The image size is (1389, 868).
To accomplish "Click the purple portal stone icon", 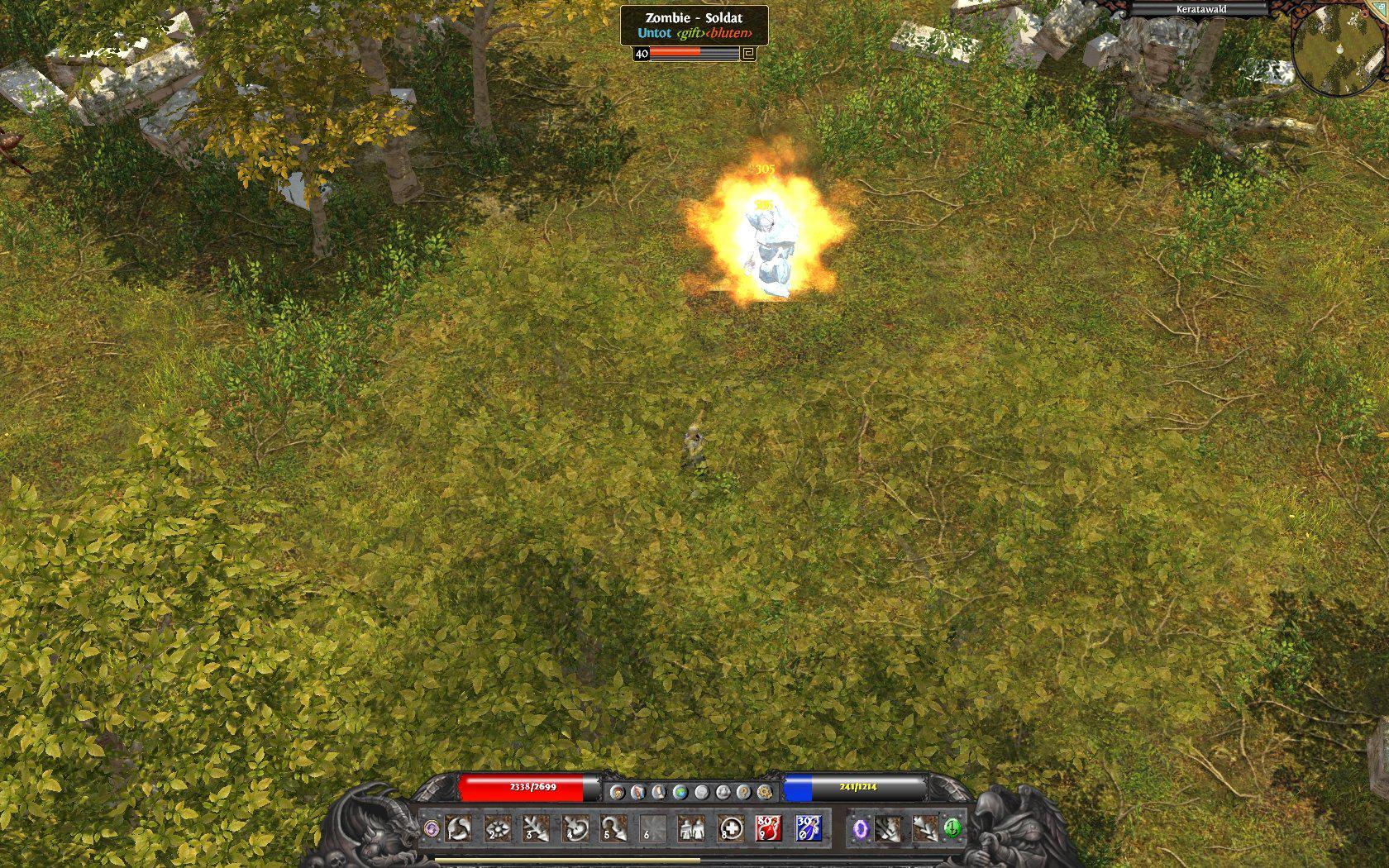I will pos(861,827).
